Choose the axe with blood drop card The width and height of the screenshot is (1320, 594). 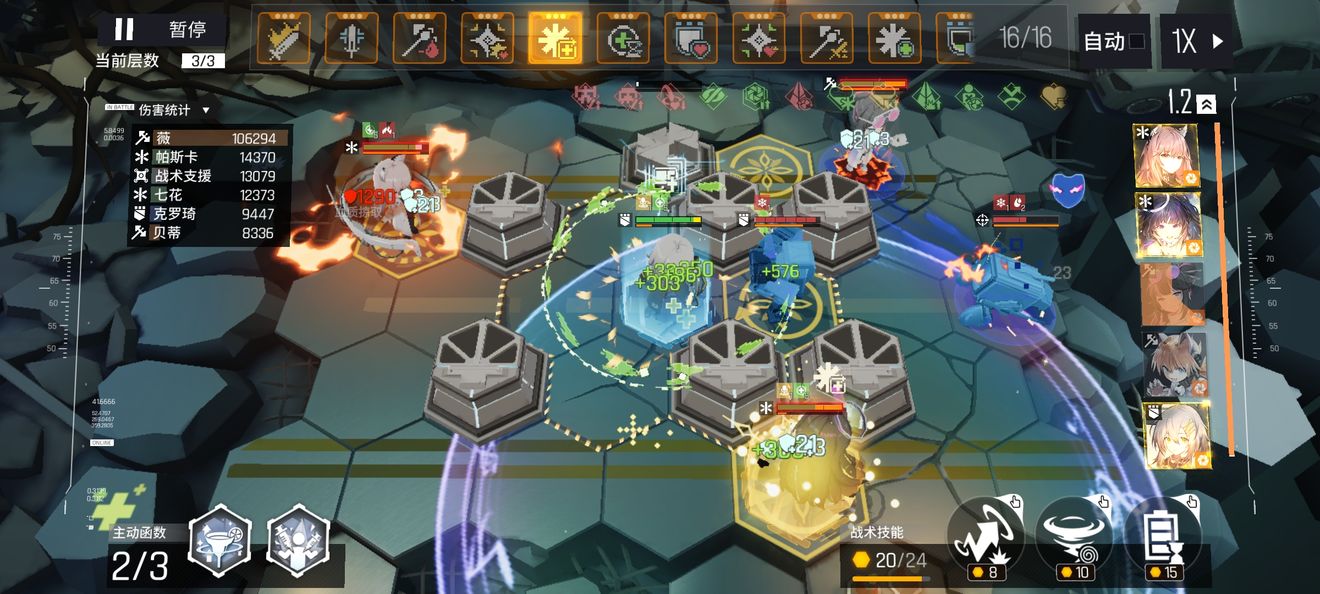[x=419, y=39]
